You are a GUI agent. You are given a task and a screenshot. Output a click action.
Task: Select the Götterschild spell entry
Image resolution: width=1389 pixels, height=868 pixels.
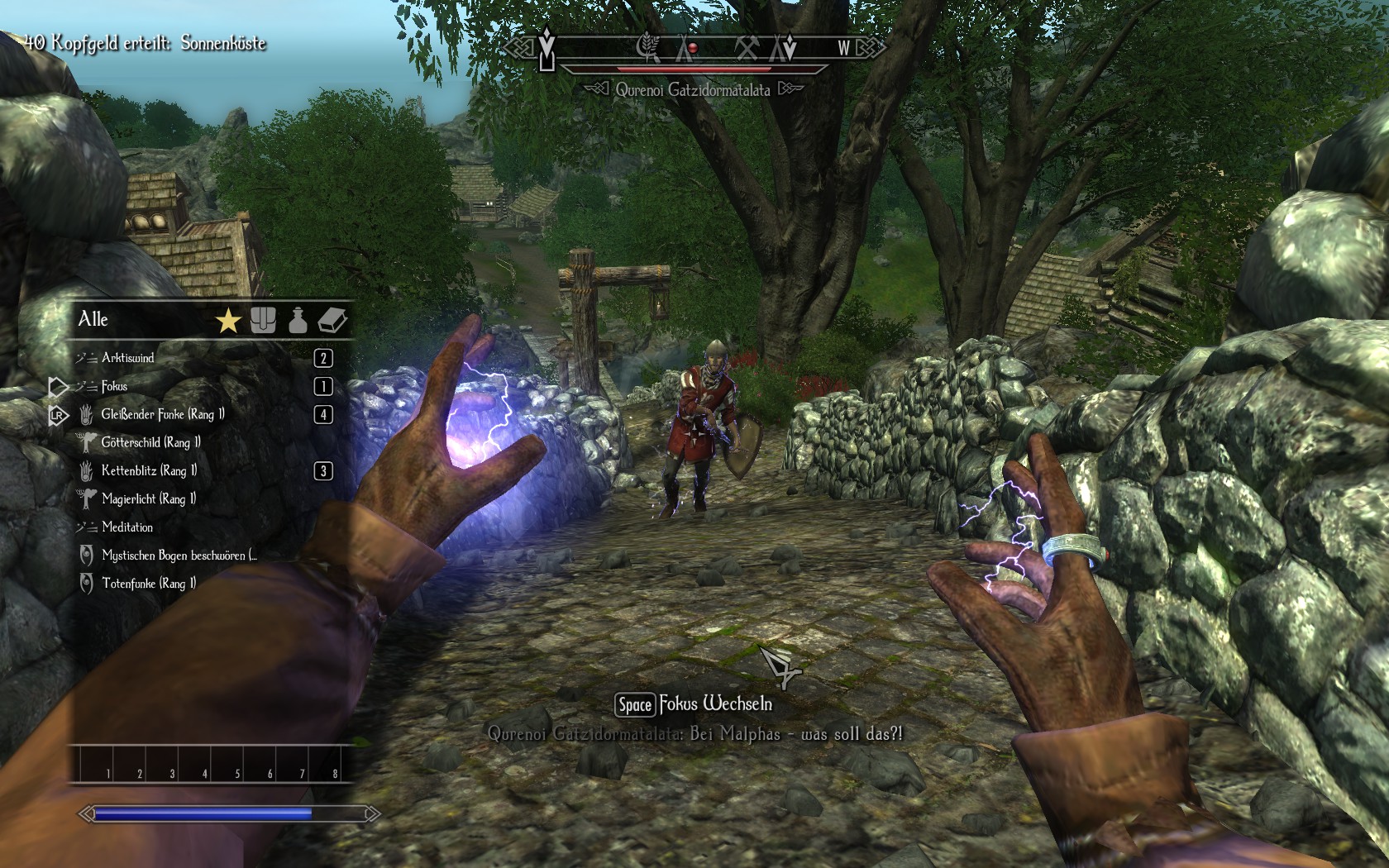click(150, 442)
